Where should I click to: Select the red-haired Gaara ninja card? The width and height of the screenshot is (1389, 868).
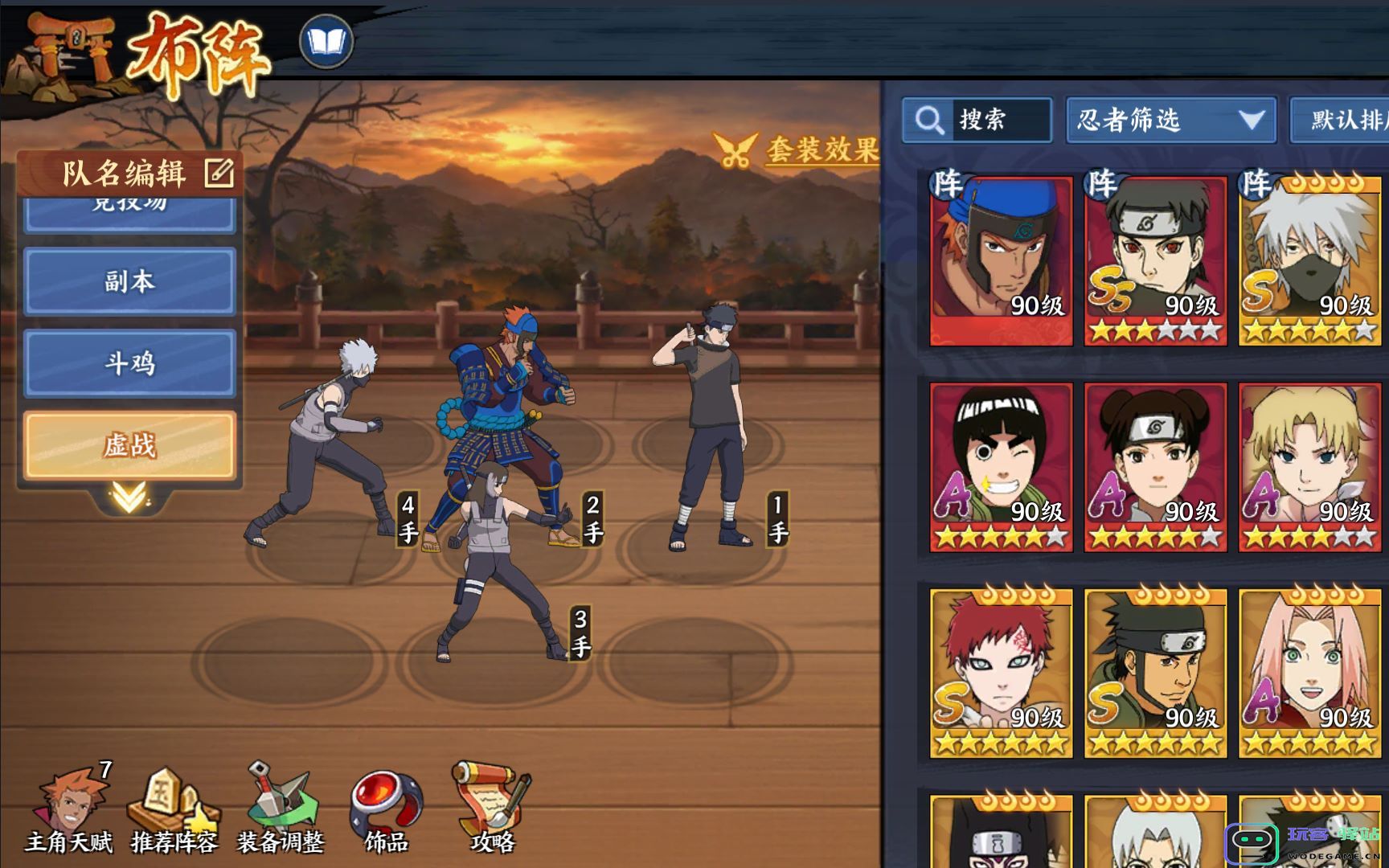pyautogui.click(x=1001, y=674)
